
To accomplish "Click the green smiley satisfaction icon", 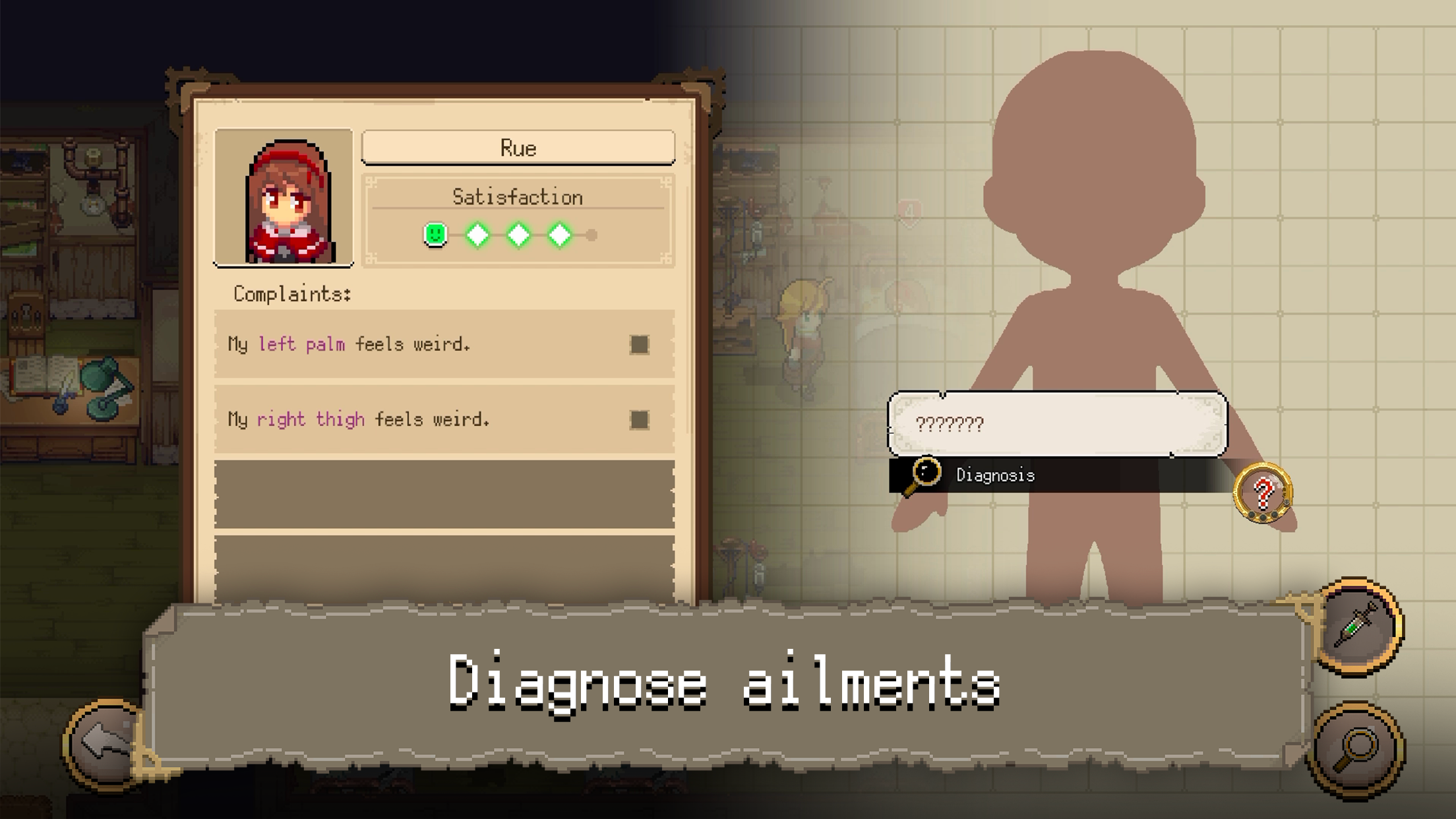I will 435,233.
